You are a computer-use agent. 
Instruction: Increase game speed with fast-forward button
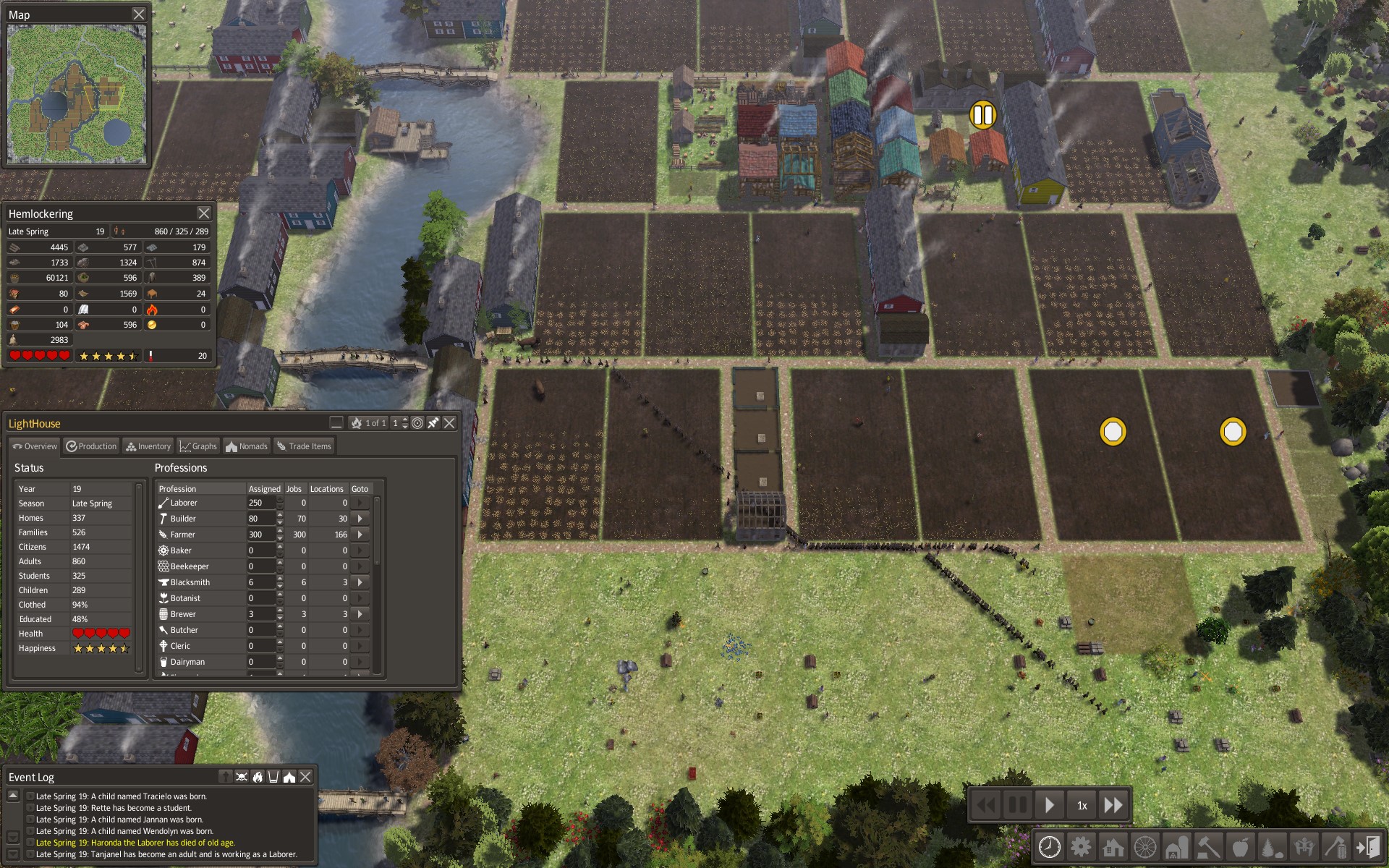click(1113, 805)
